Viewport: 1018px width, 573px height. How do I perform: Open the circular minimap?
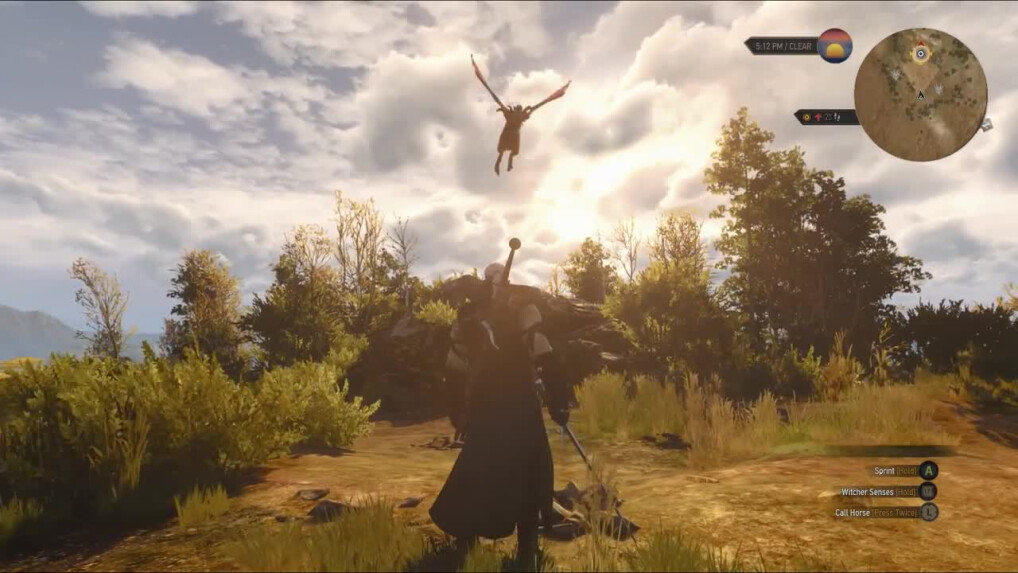point(920,94)
